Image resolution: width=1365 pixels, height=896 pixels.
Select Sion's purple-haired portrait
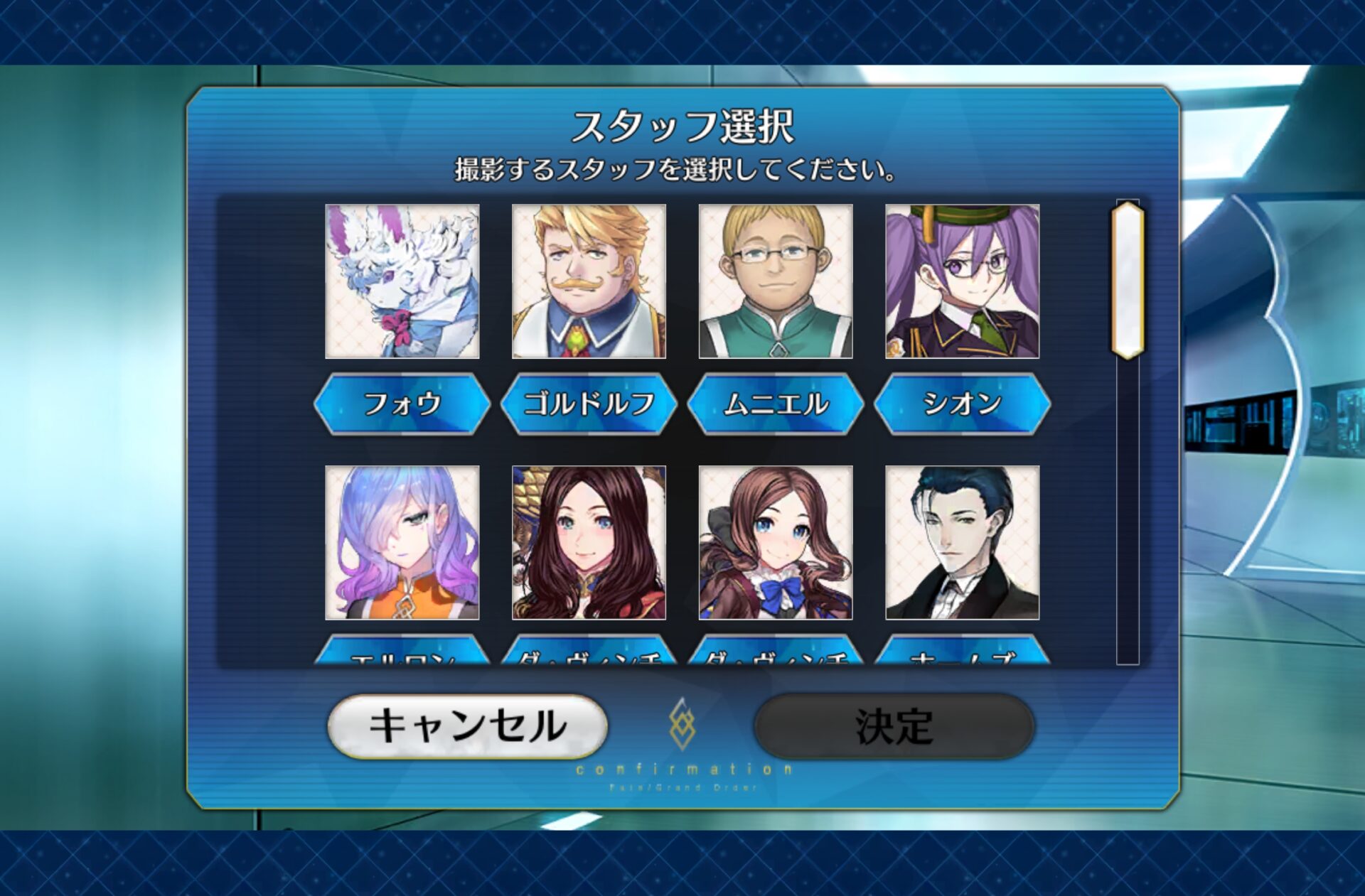pyautogui.click(x=962, y=281)
